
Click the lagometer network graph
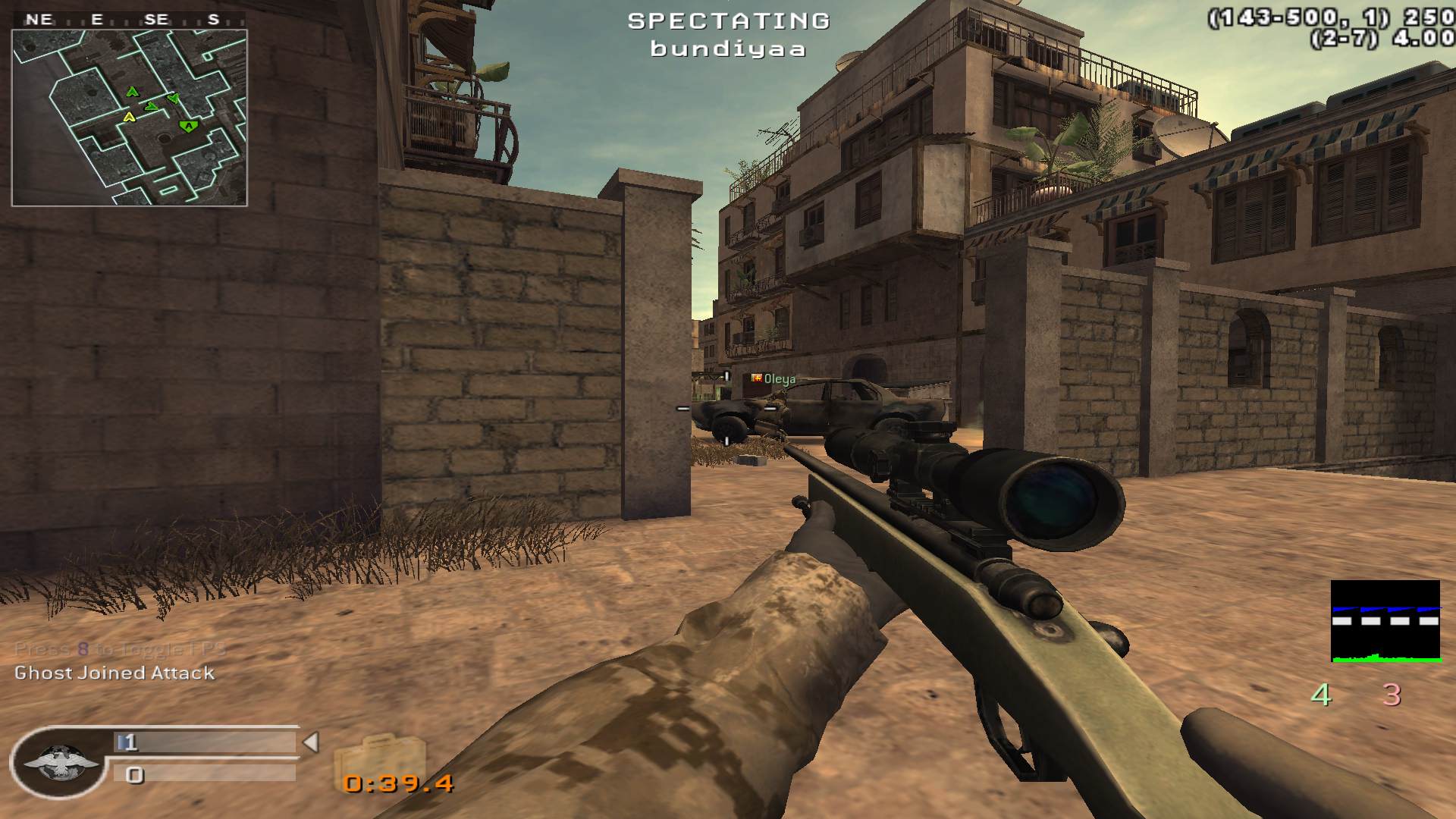tap(1385, 621)
